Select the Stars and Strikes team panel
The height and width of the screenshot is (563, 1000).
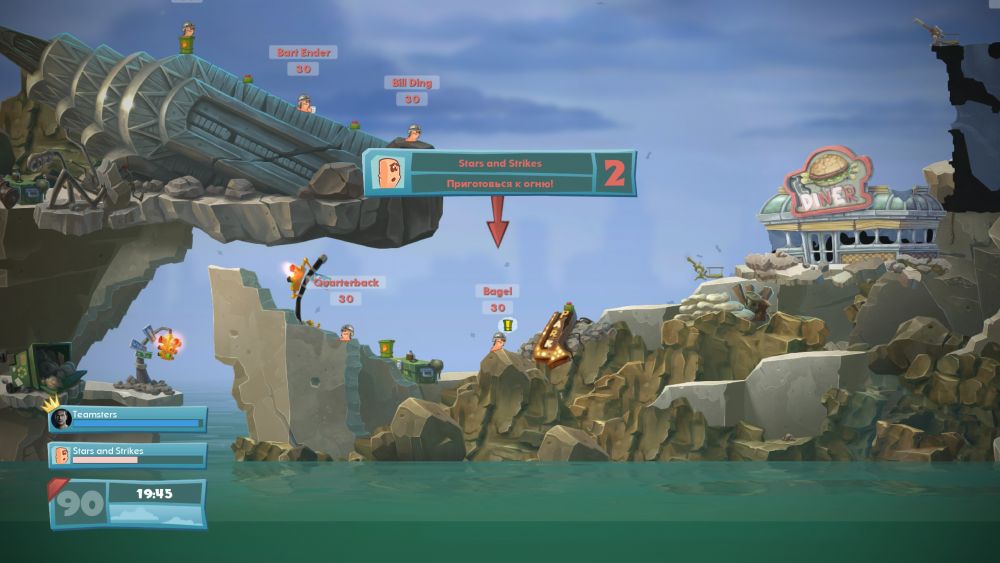tap(127, 455)
